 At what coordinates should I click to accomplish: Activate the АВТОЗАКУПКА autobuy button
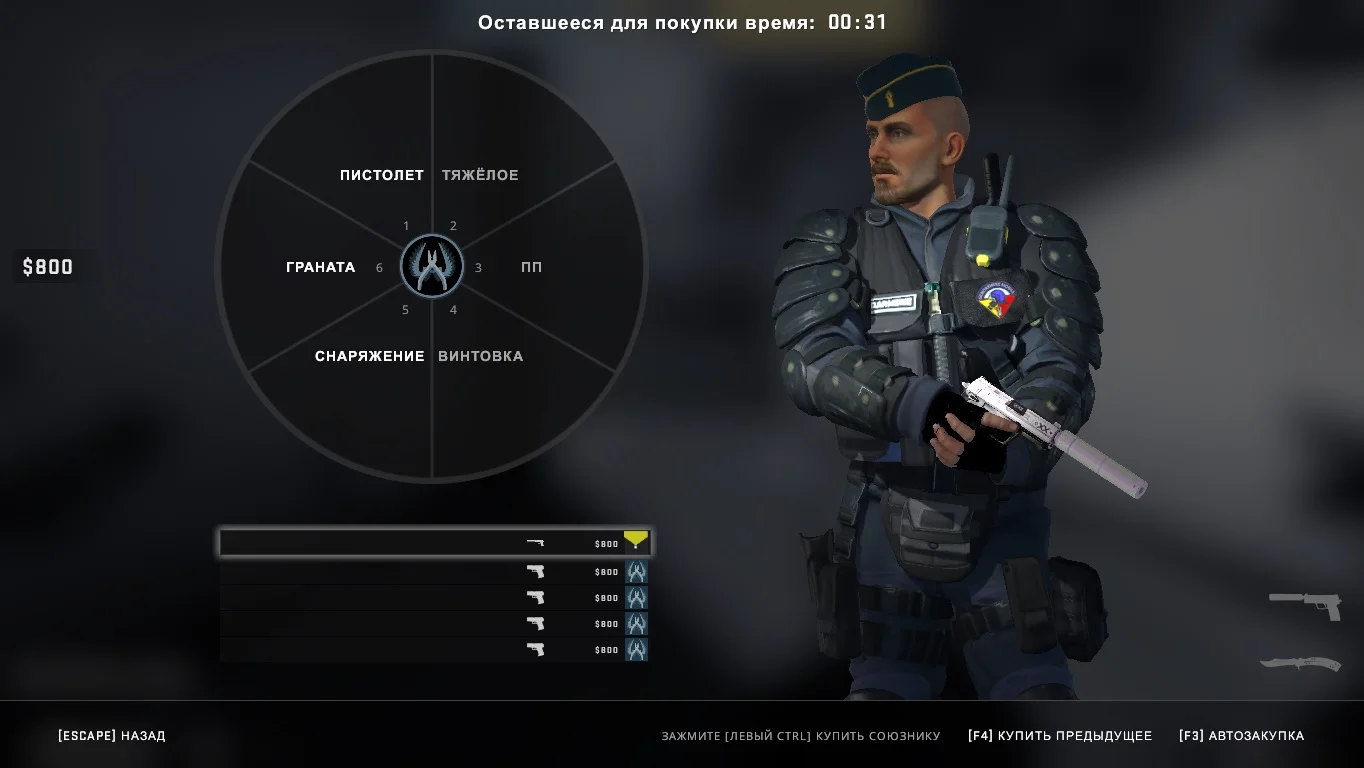(x=1241, y=736)
